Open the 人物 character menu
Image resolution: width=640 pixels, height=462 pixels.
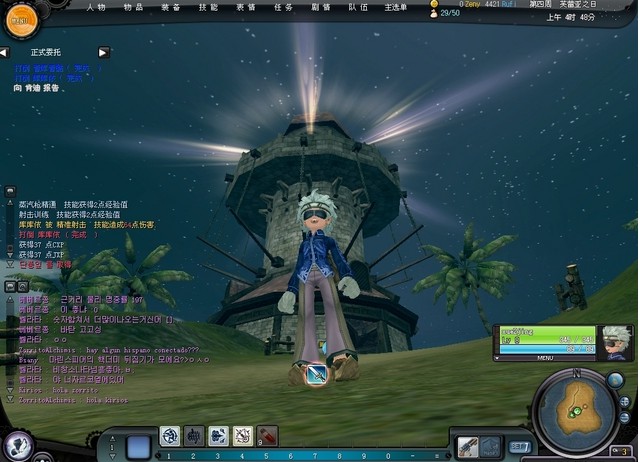96,6
